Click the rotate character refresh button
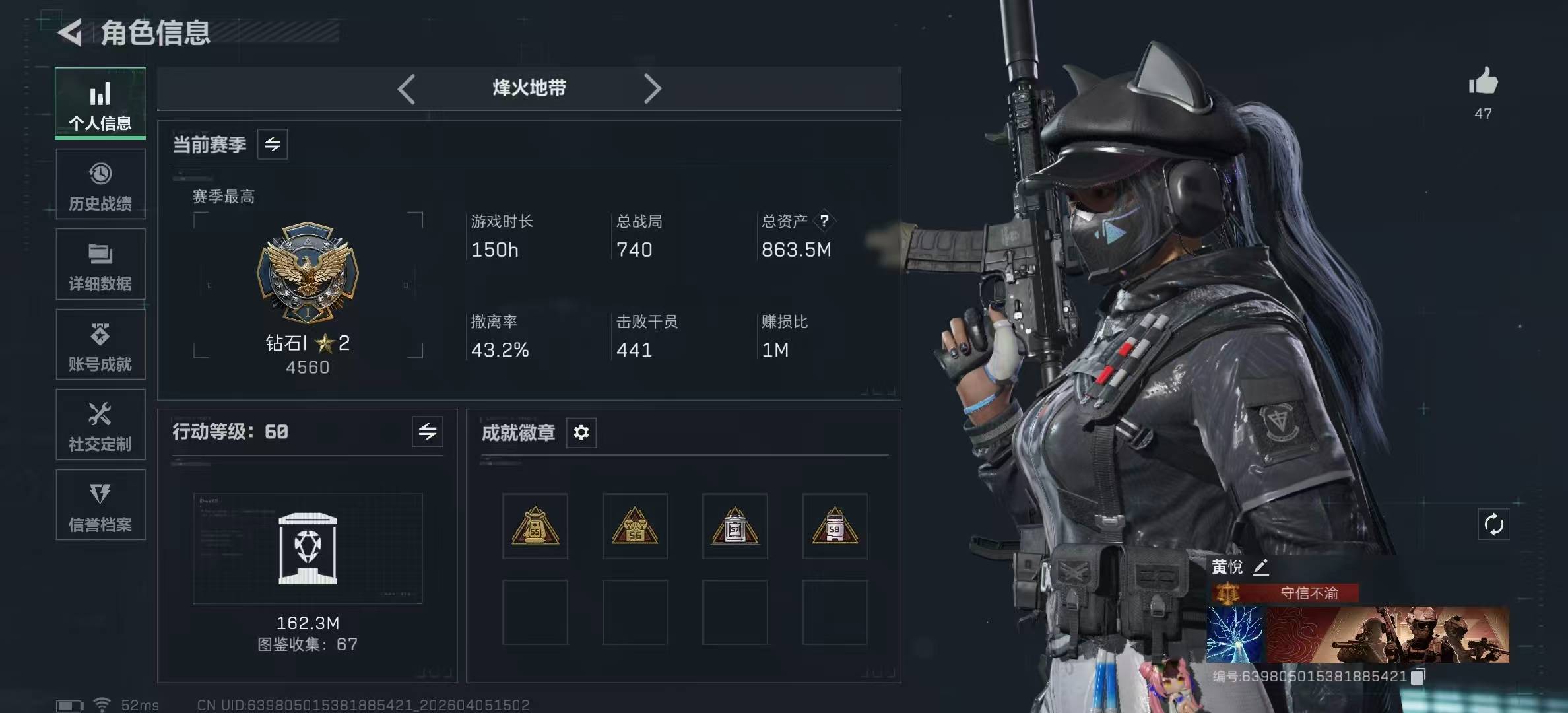Image resolution: width=1568 pixels, height=713 pixels. (1493, 525)
